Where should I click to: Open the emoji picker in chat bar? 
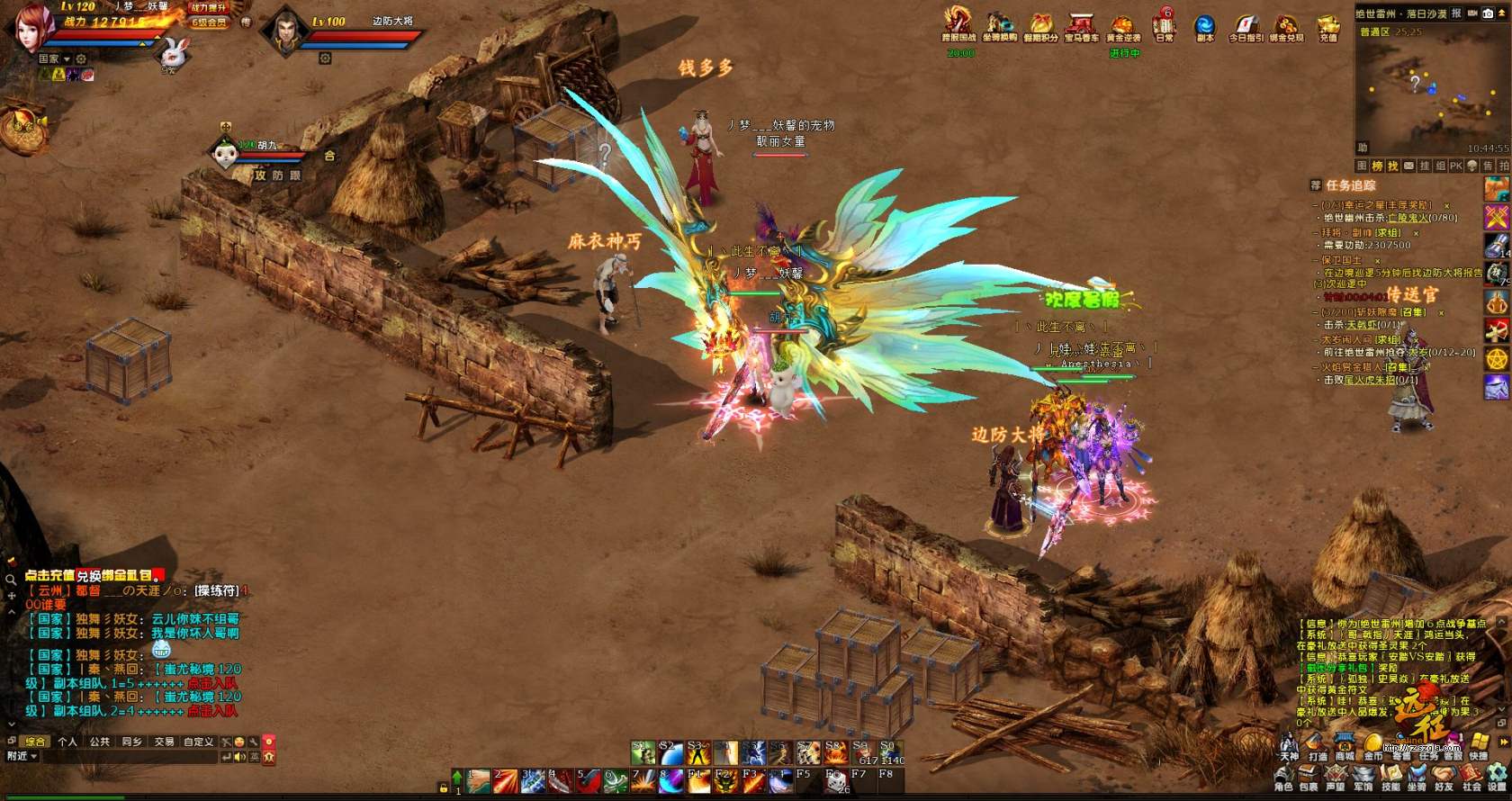click(240, 742)
